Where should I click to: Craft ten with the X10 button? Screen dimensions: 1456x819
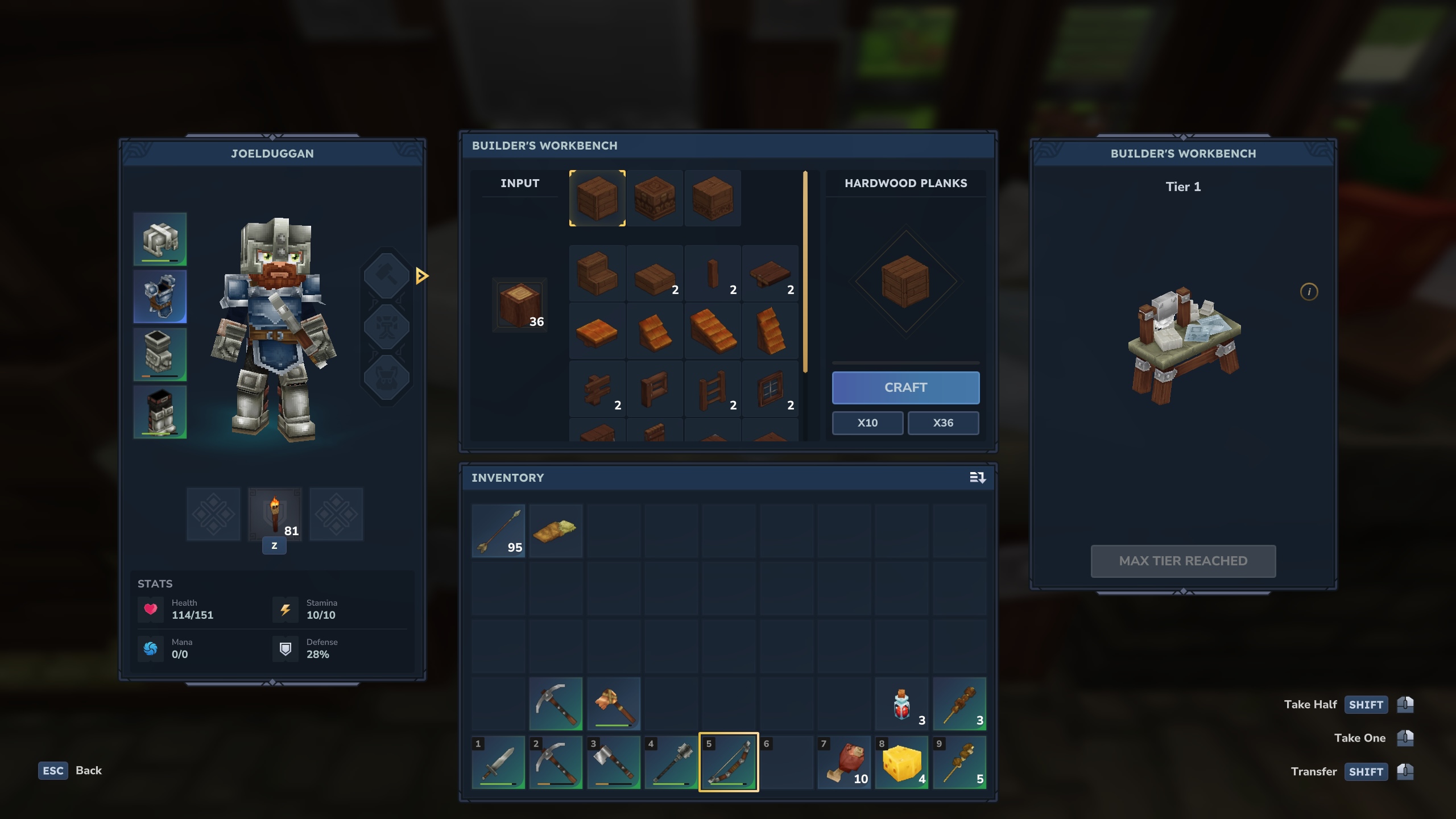click(867, 423)
